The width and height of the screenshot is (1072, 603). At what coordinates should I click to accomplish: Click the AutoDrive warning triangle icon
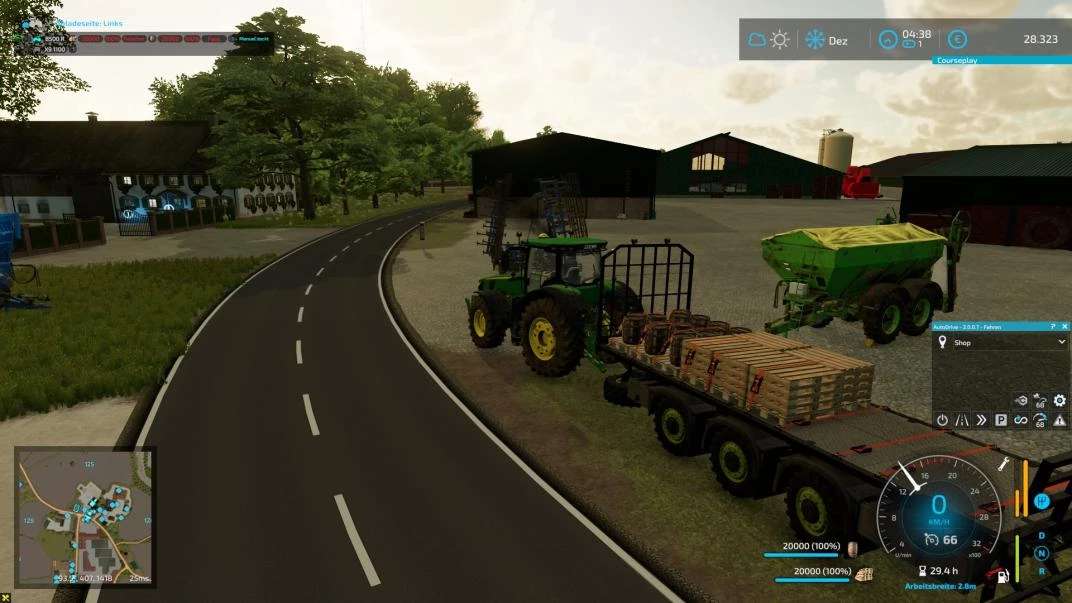pyautogui.click(x=1059, y=420)
